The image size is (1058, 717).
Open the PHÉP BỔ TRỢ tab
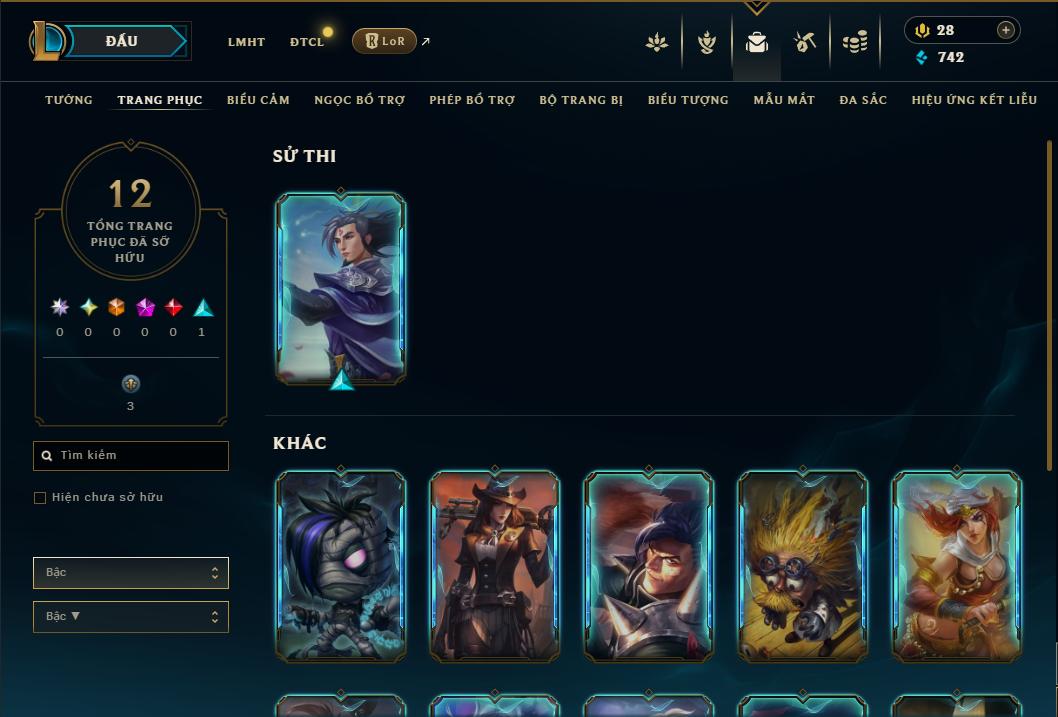pyautogui.click(x=472, y=100)
